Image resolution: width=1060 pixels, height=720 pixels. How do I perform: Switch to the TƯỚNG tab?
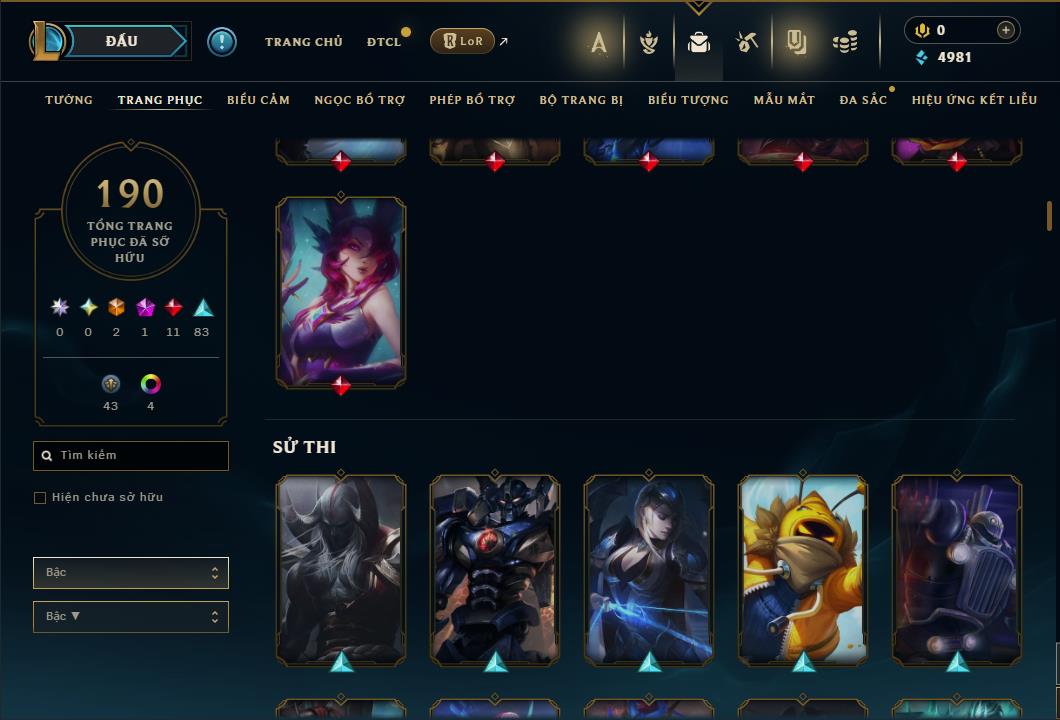(x=69, y=100)
